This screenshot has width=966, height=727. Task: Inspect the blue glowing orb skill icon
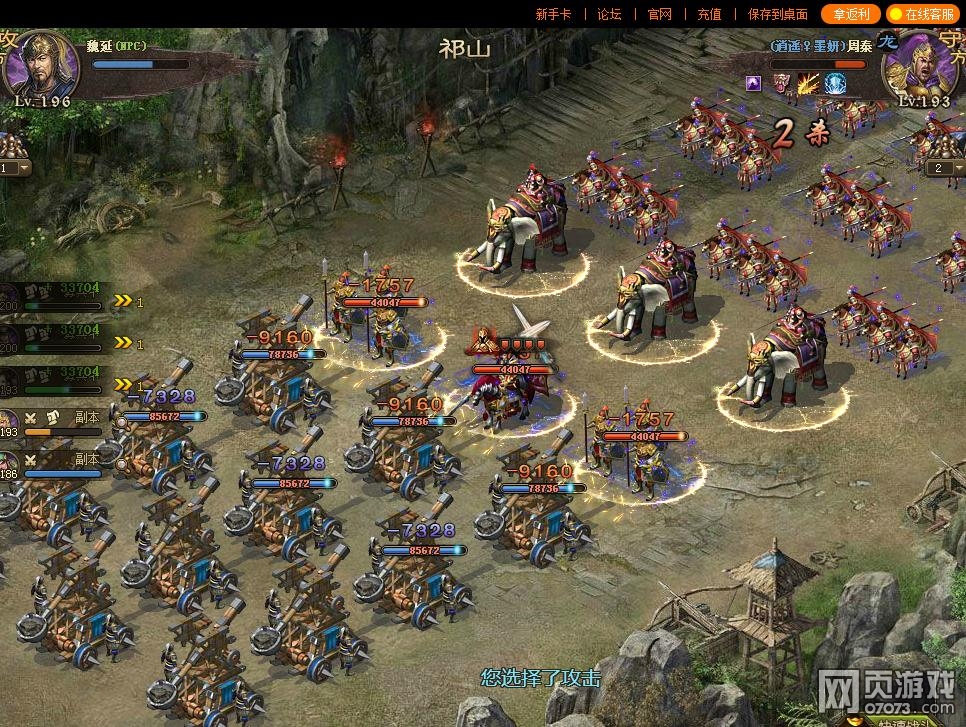(835, 83)
